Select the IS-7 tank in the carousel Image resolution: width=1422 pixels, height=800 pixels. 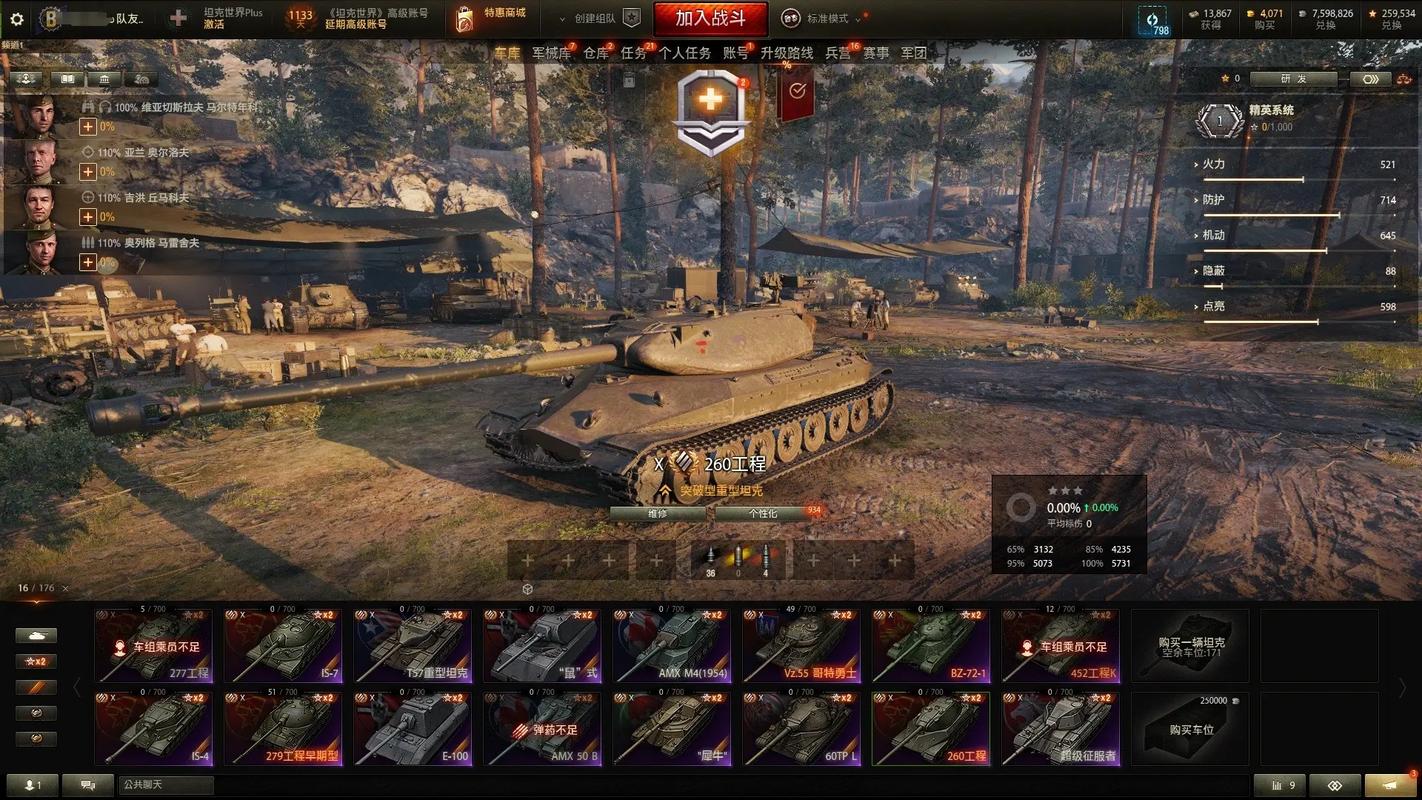(283, 645)
